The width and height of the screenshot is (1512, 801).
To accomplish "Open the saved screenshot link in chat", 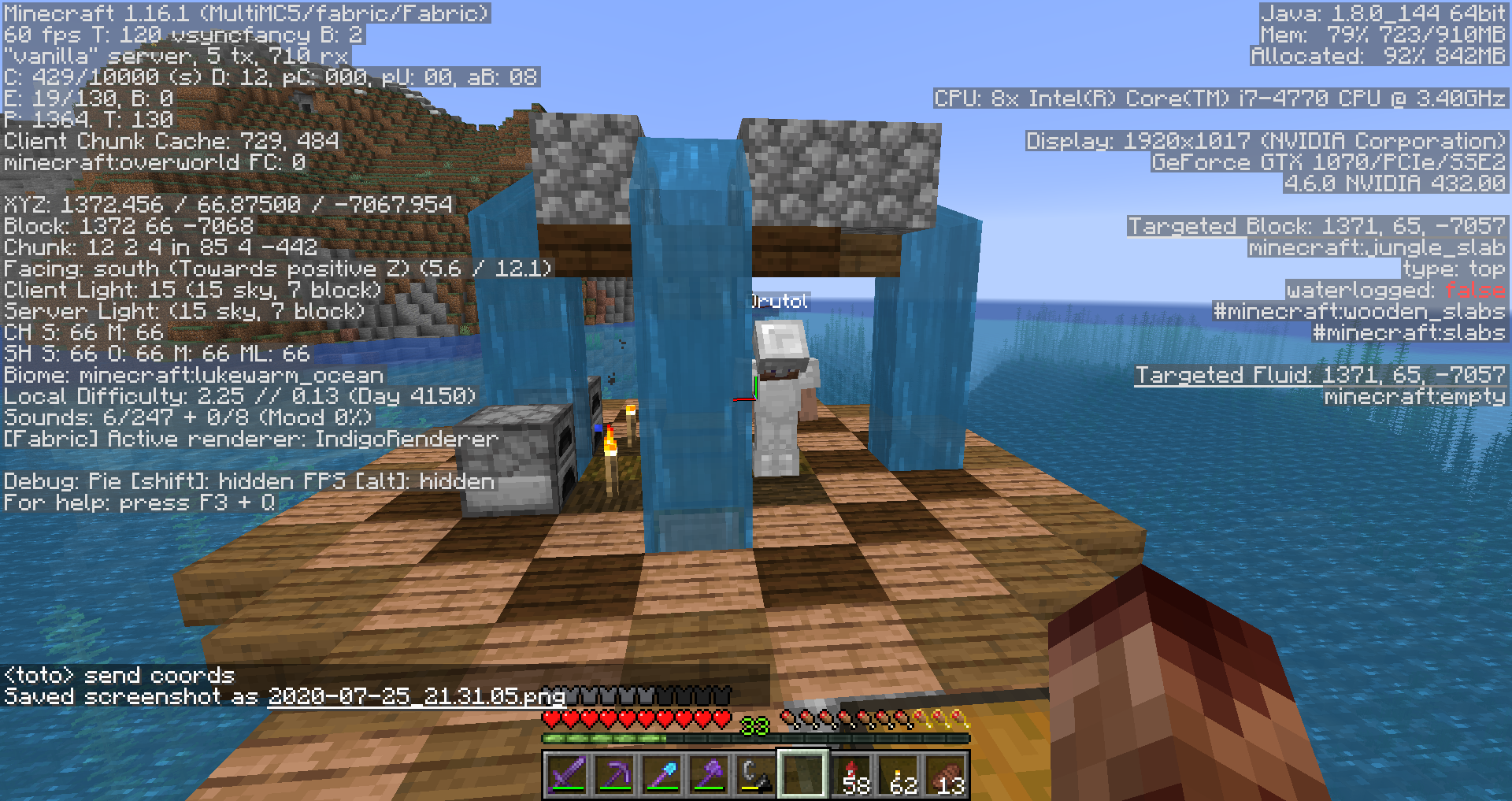I will click(417, 697).
